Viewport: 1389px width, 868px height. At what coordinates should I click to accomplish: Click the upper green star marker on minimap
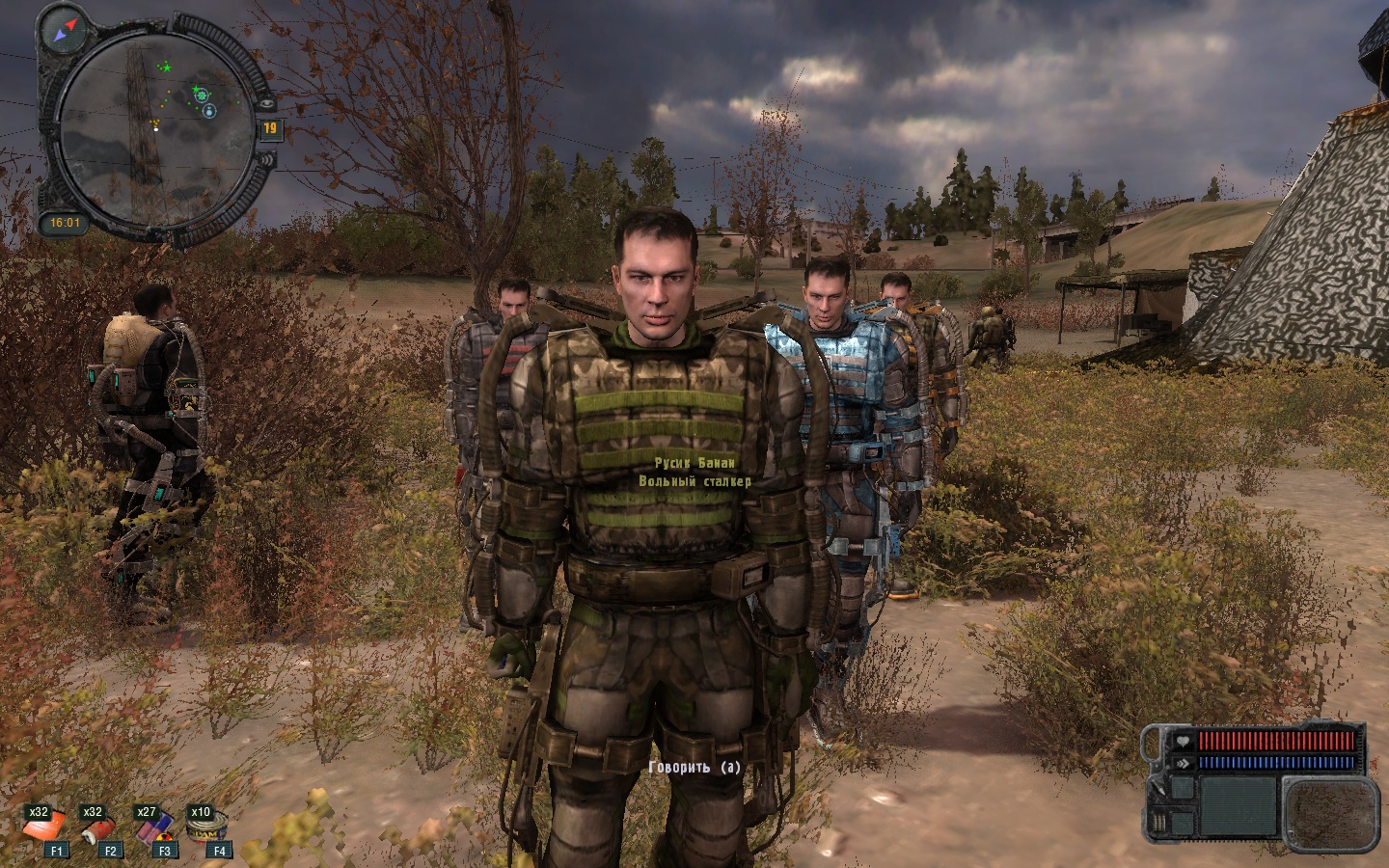pyautogui.click(x=166, y=67)
